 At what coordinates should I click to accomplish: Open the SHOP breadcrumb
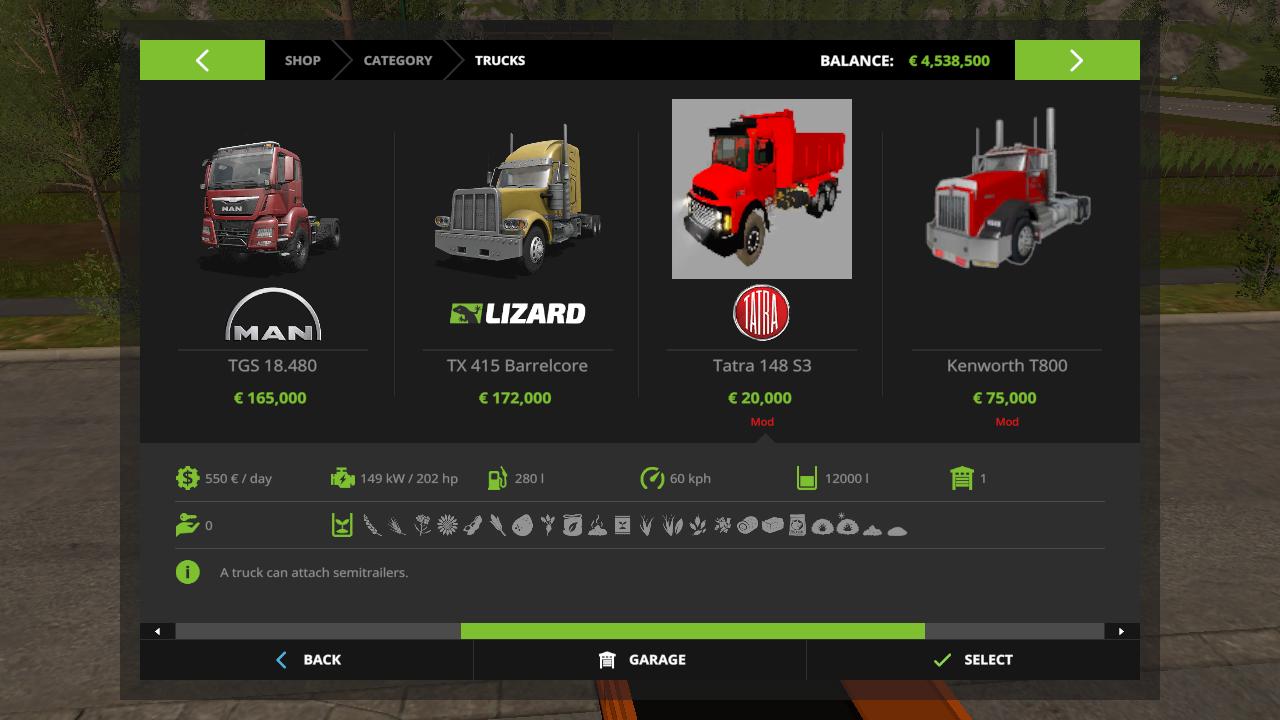tap(302, 60)
